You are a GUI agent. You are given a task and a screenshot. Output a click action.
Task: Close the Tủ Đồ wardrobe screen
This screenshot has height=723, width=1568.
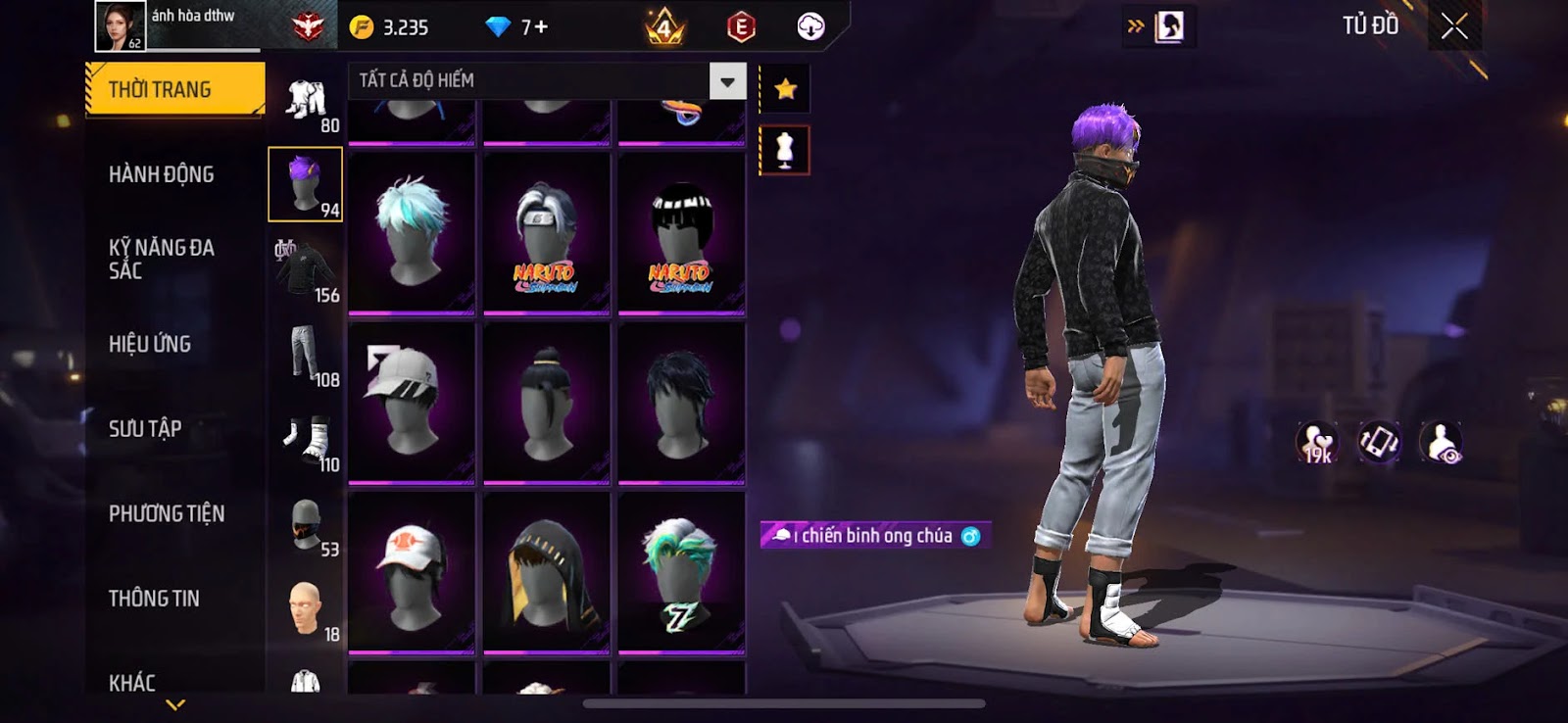[1454, 26]
